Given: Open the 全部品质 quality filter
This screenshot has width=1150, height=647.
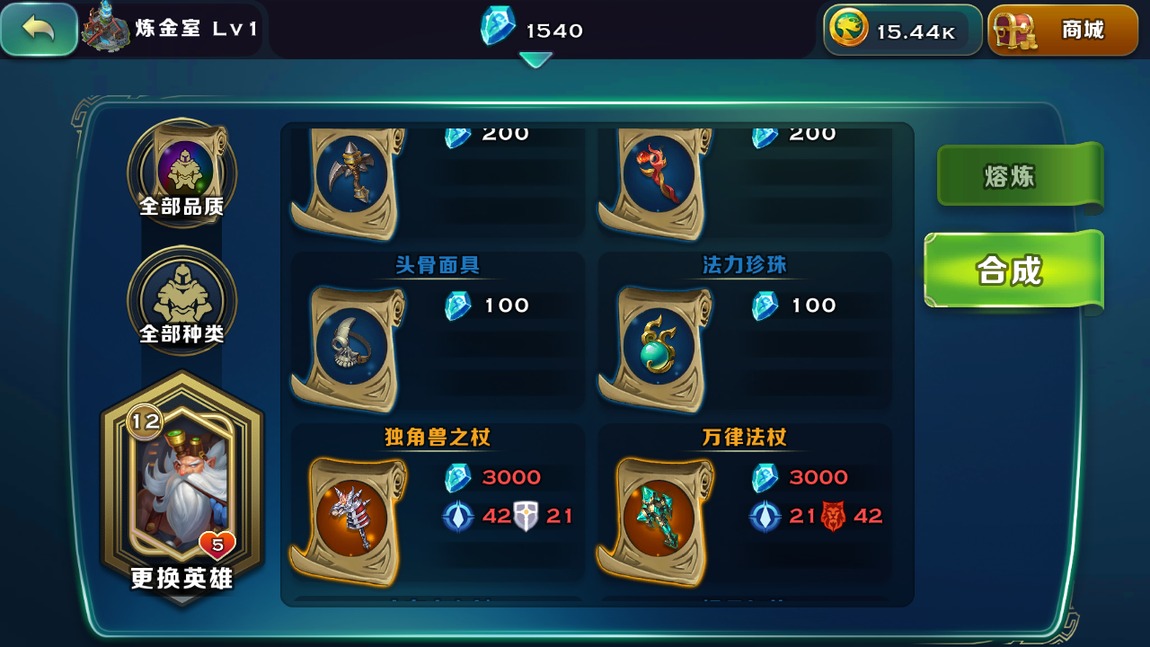Looking at the screenshot, I should tap(182, 170).
